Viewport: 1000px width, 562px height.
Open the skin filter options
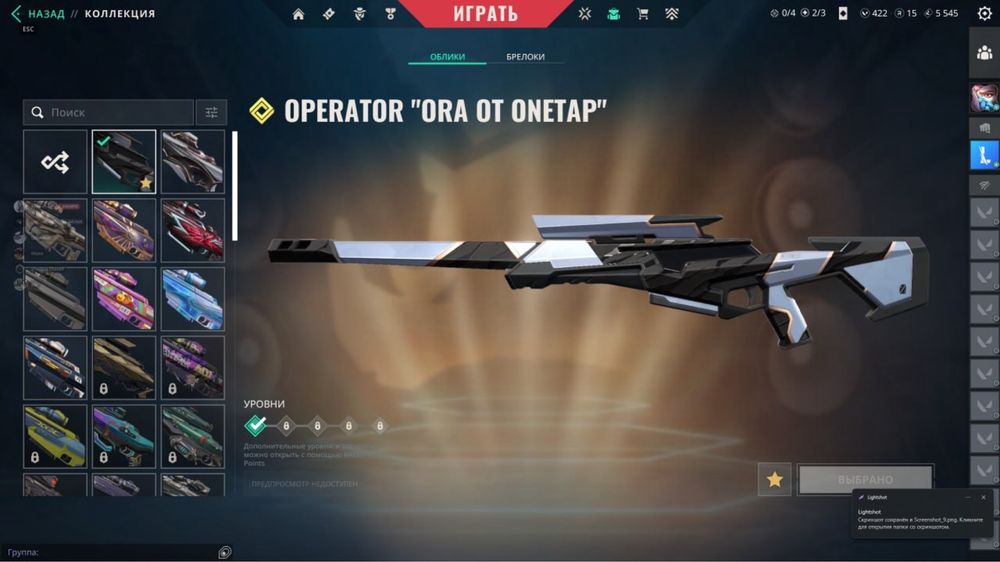tap(212, 113)
